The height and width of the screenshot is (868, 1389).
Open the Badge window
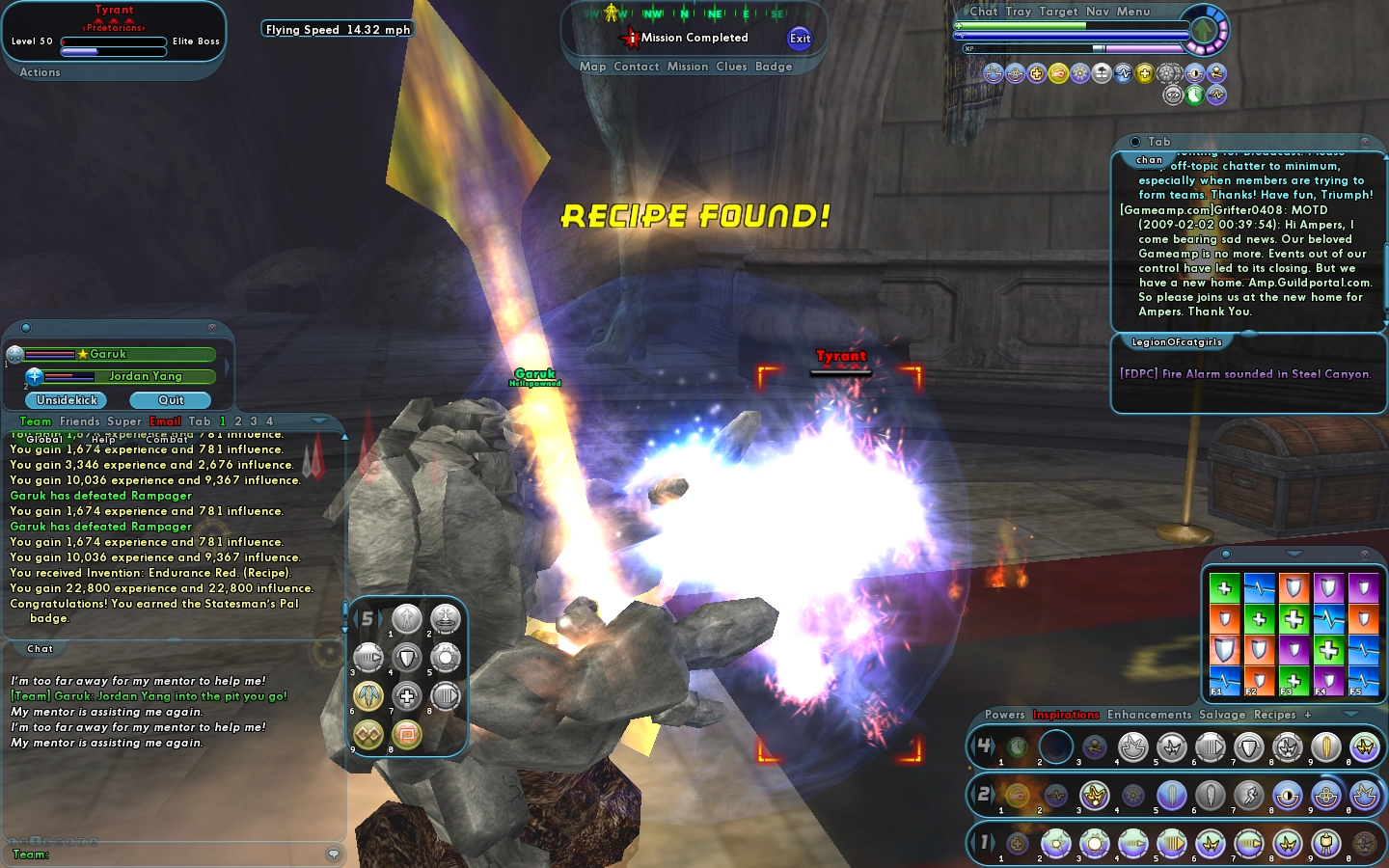774,67
